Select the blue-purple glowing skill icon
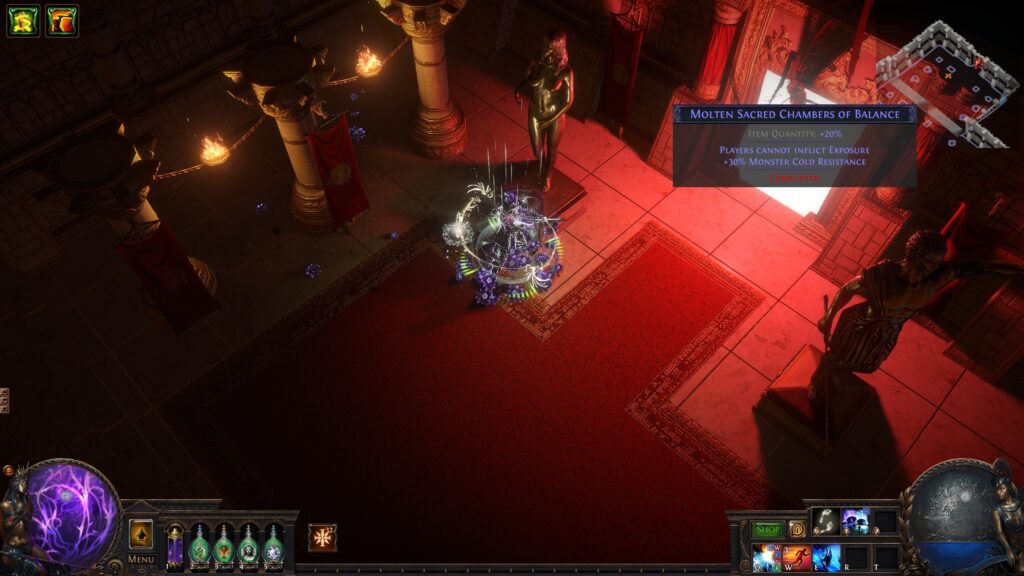This screenshot has width=1024, height=576. click(x=855, y=521)
